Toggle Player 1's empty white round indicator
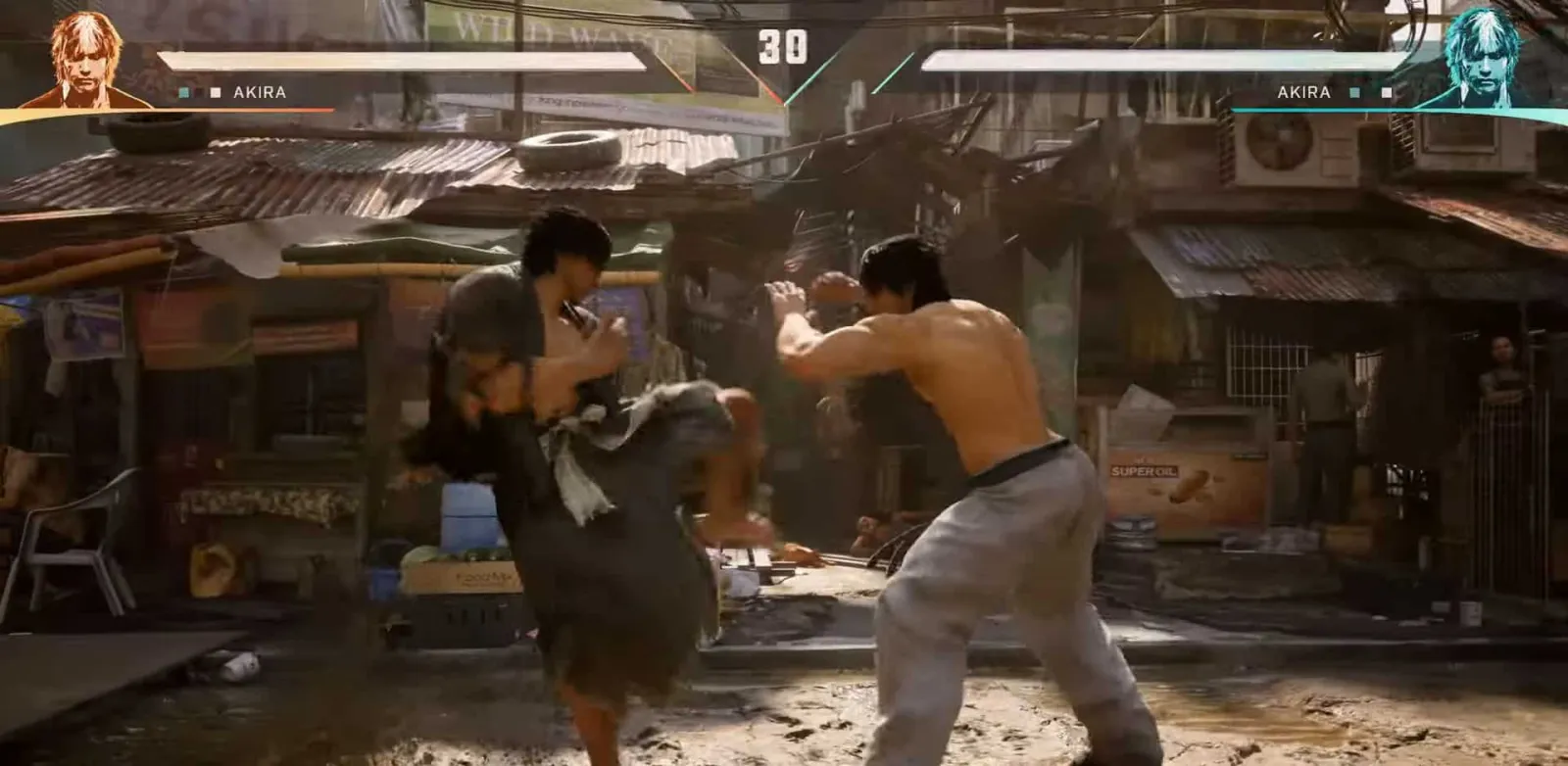This screenshot has width=1568, height=766. (216, 92)
